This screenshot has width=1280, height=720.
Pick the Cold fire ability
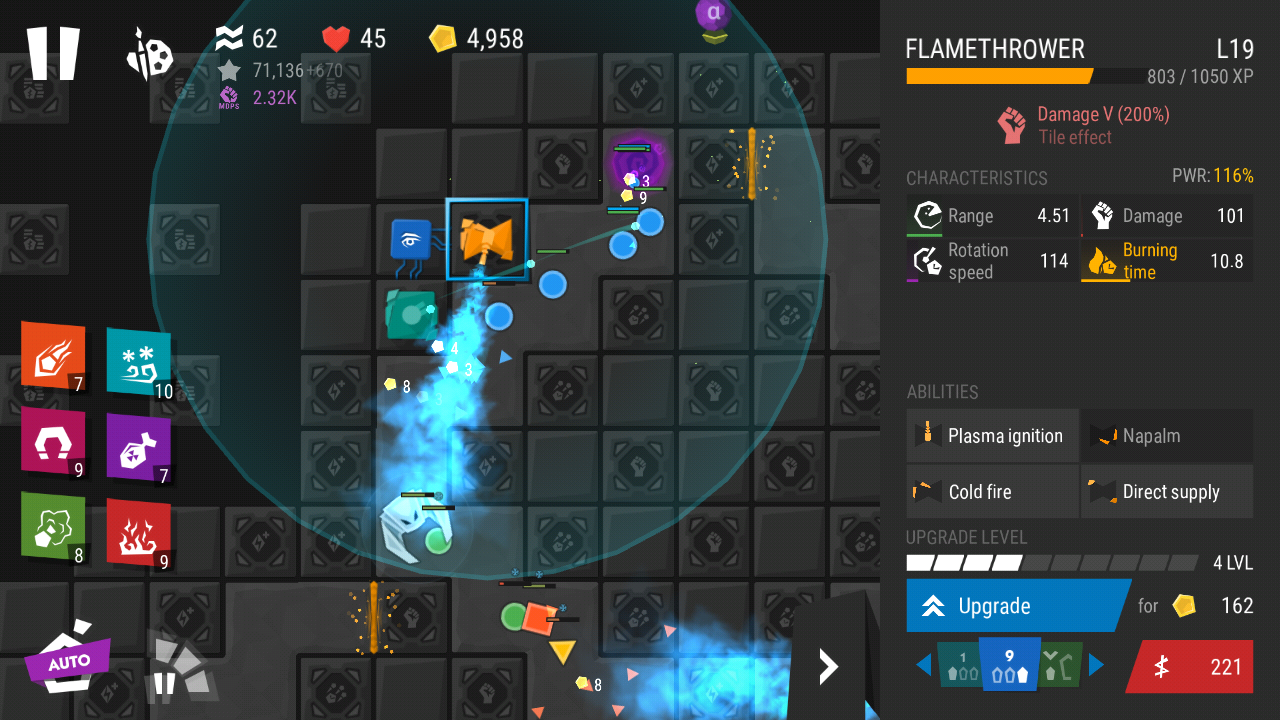click(x=992, y=492)
